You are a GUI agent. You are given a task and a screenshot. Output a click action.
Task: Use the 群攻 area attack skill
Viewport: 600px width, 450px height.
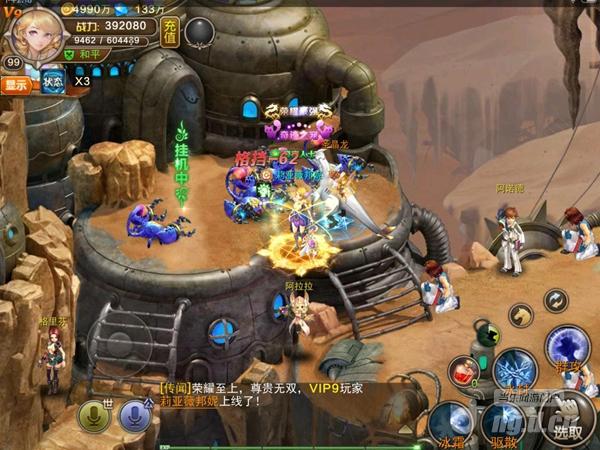[567, 347]
